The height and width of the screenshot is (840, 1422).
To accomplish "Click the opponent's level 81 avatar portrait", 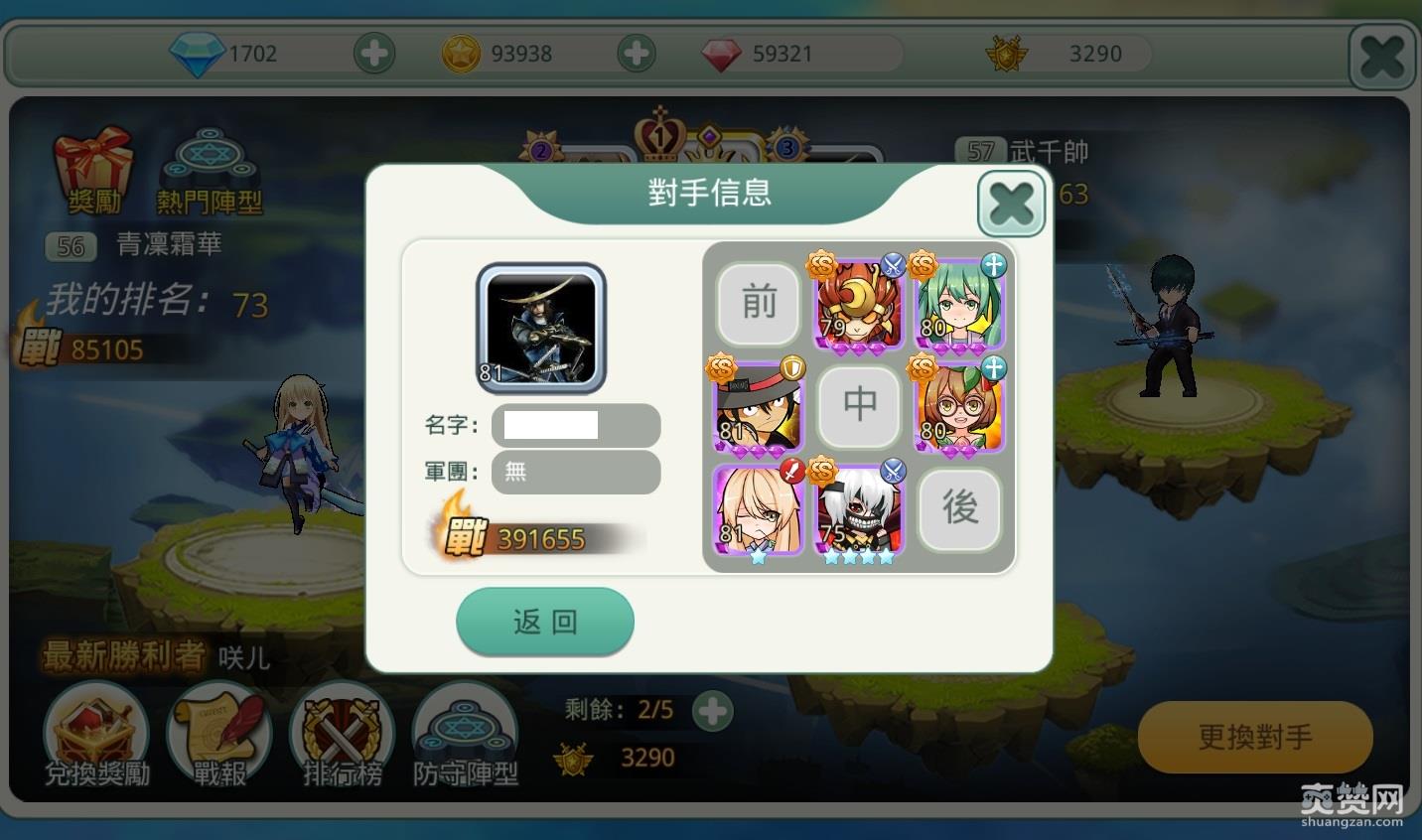I will 541,328.
